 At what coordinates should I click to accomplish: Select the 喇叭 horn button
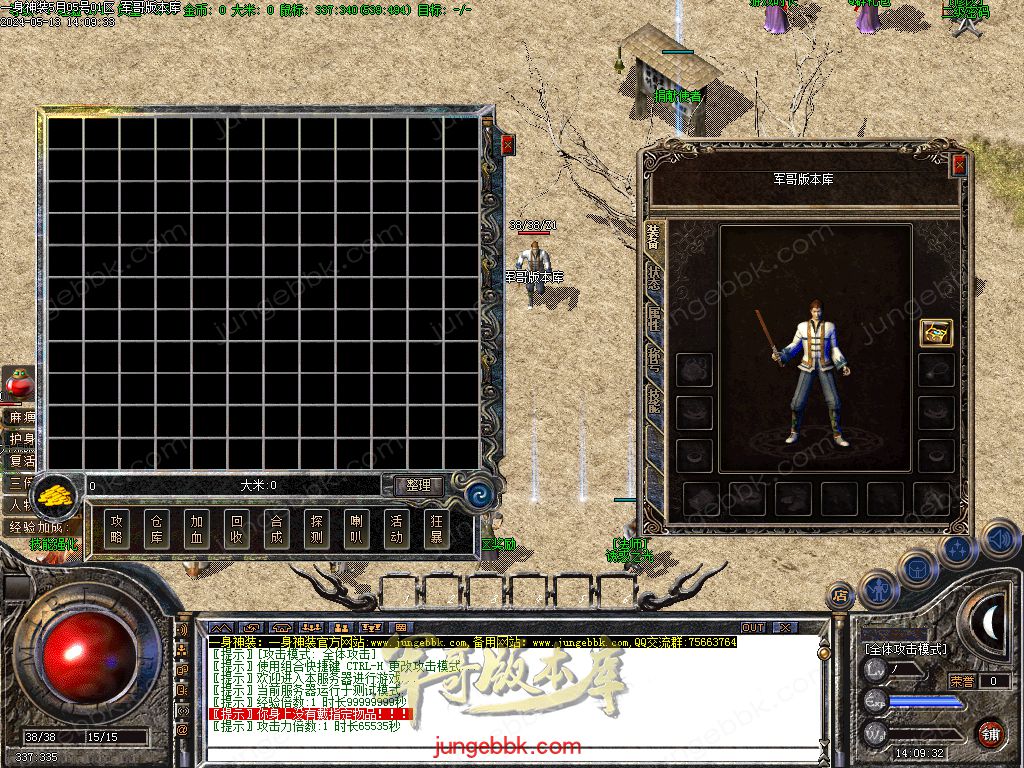[x=357, y=529]
